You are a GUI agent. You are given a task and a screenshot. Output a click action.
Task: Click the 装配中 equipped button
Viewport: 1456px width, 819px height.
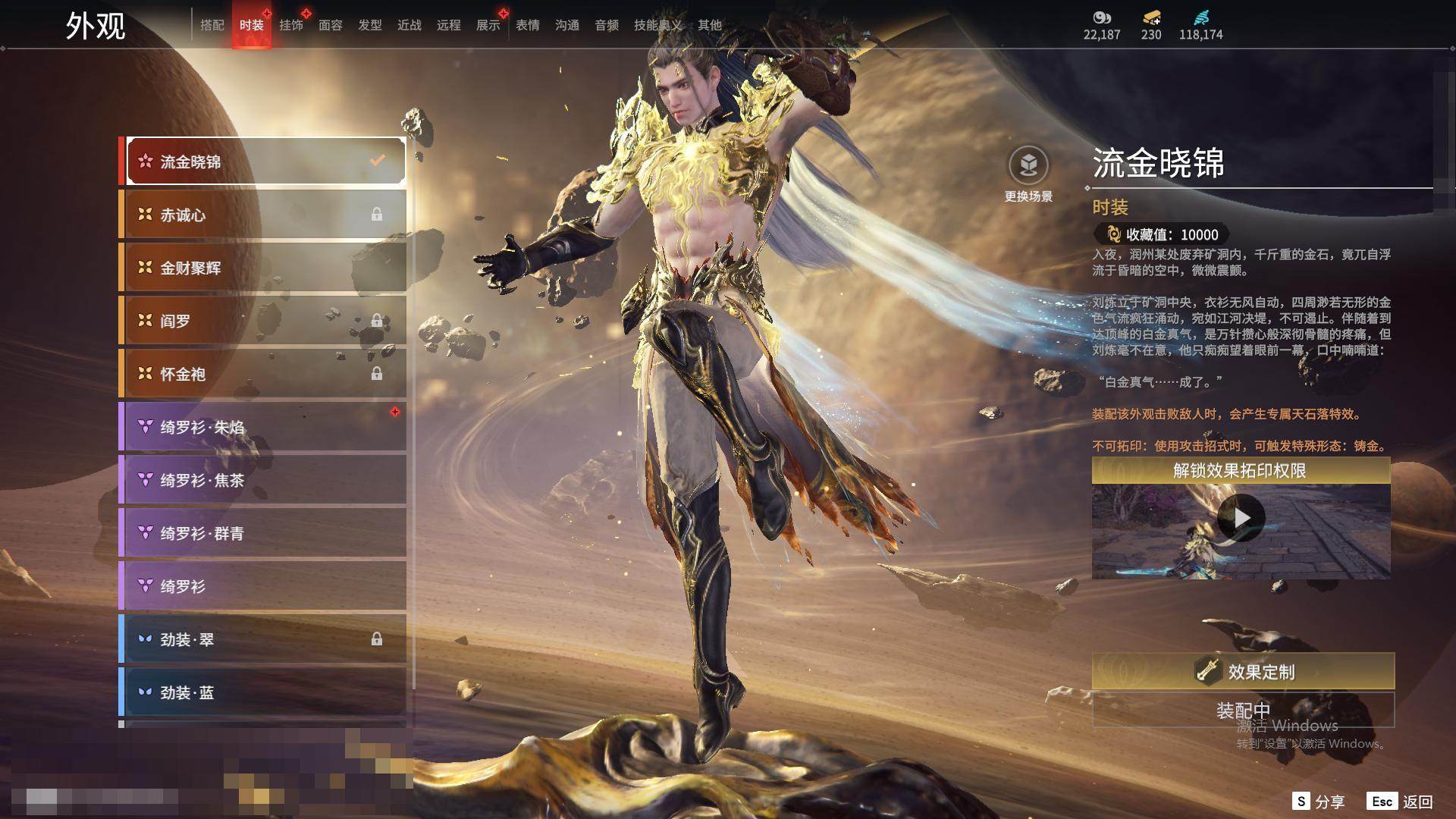(1243, 711)
